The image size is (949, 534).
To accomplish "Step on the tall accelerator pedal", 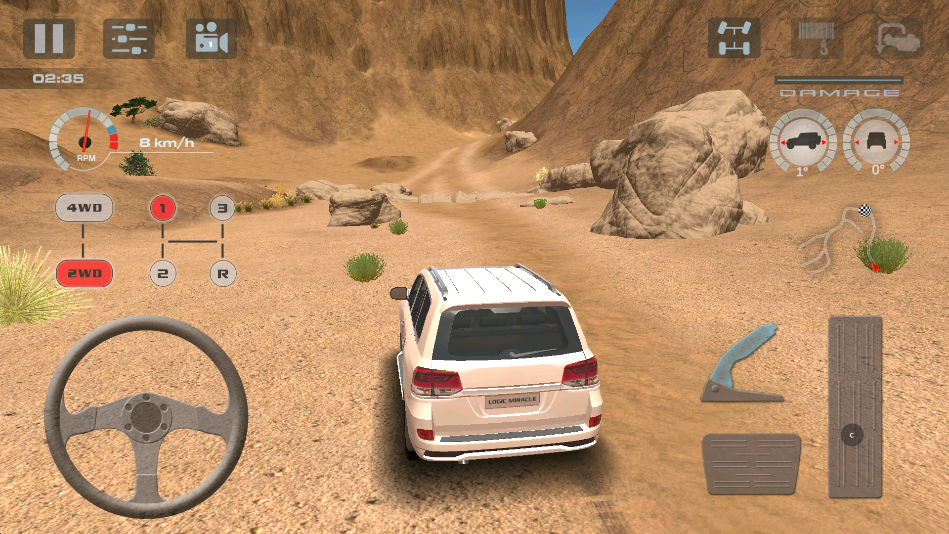I will [855, 407].
